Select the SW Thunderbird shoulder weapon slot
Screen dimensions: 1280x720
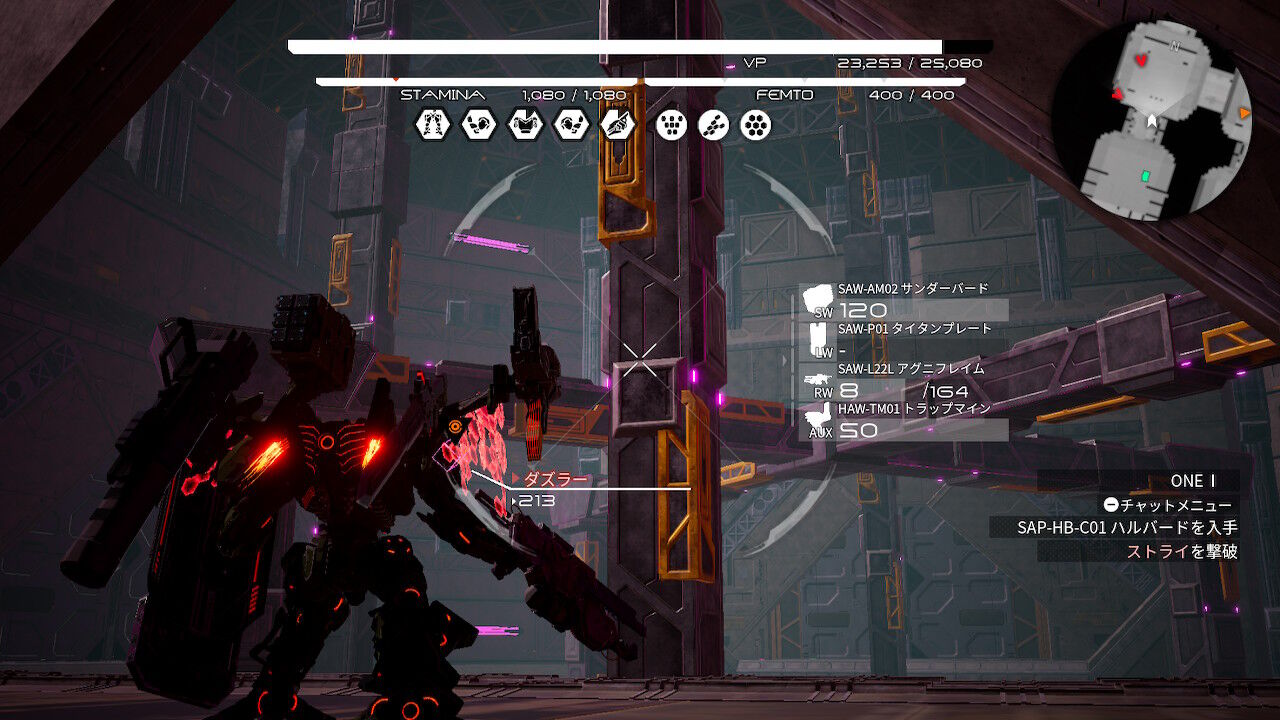click(906, 300)
